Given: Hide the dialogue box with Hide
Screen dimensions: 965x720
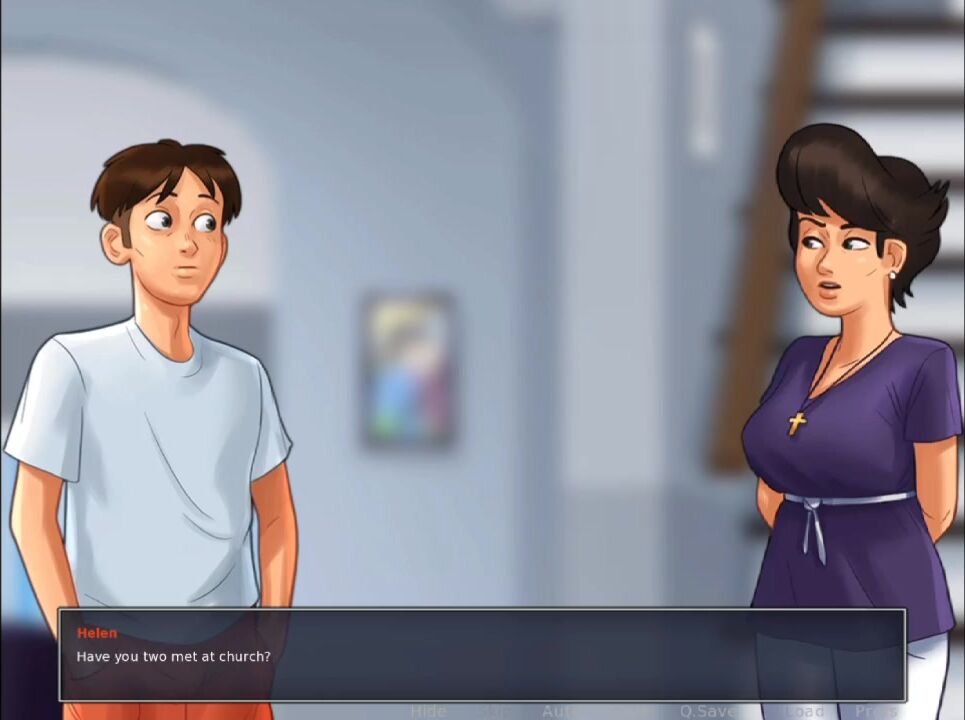Looking at the screenshot, I should tap(428, 711).
